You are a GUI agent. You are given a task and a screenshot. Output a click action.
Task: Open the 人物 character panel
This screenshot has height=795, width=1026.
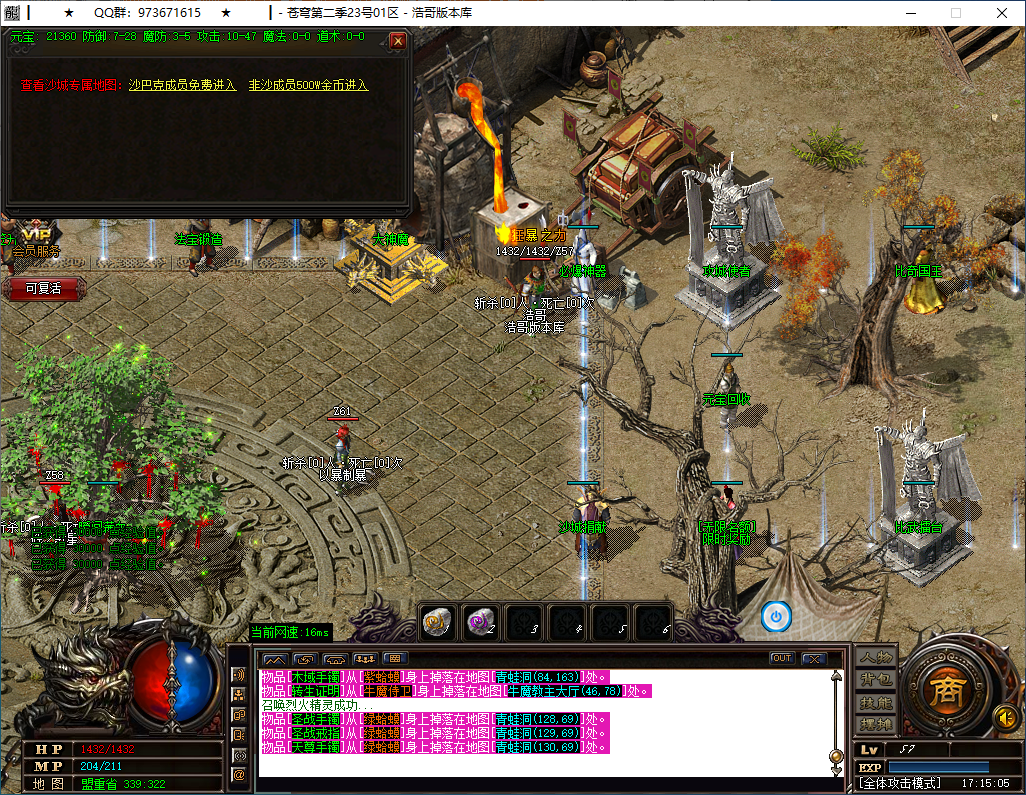coord(876,658)
